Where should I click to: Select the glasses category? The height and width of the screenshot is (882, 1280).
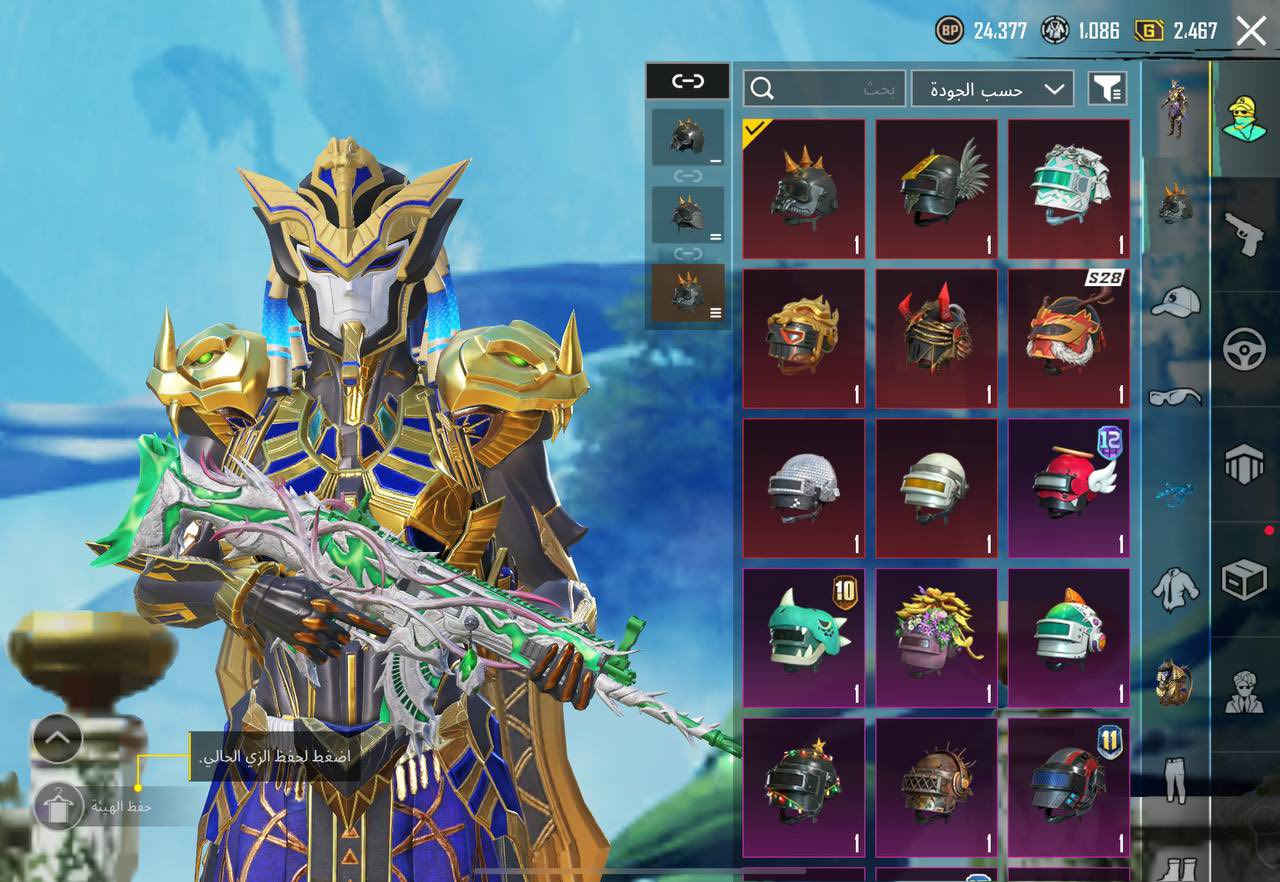point(1175,397)
